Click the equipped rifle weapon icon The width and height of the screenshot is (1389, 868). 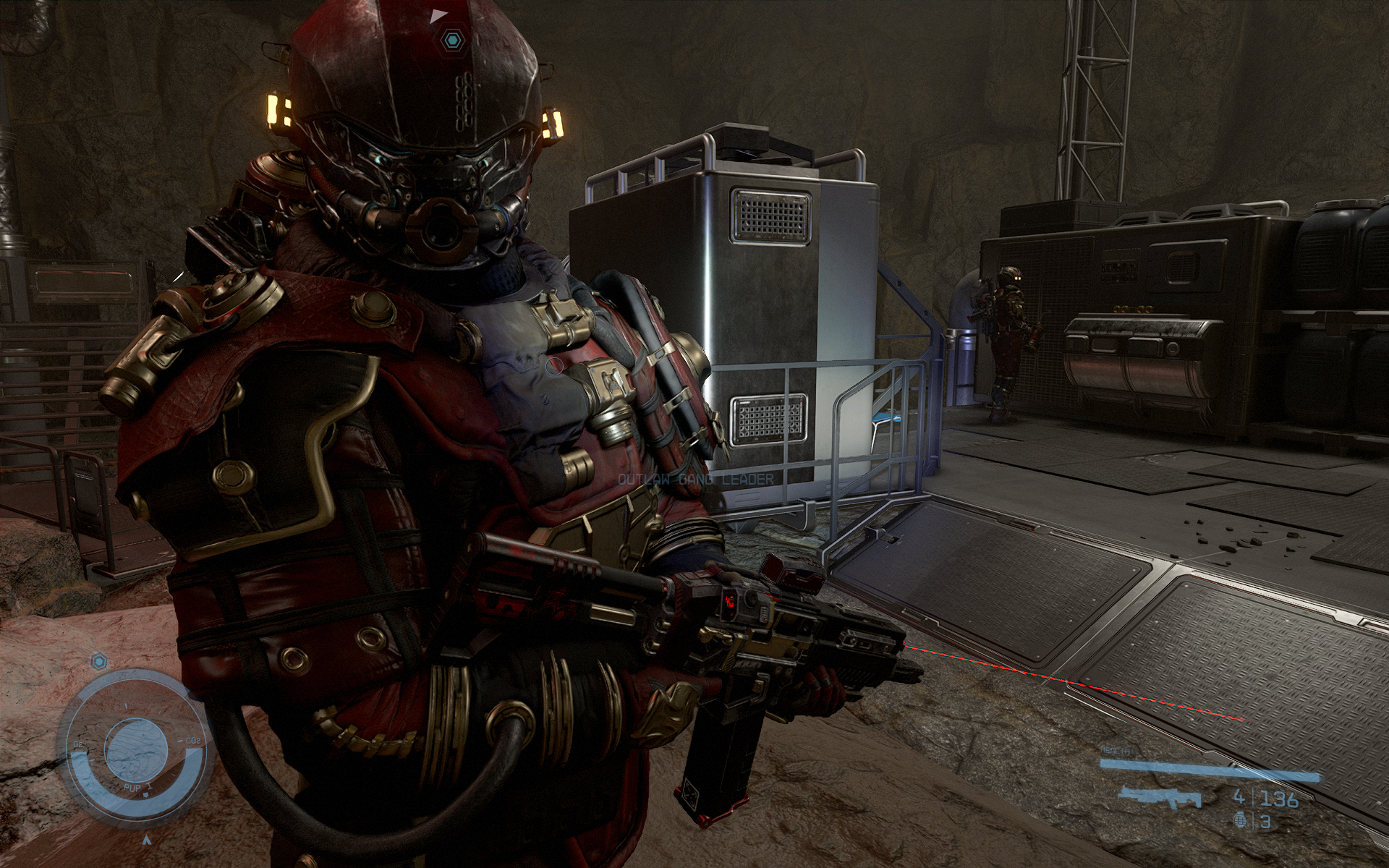pos(1159,798)
